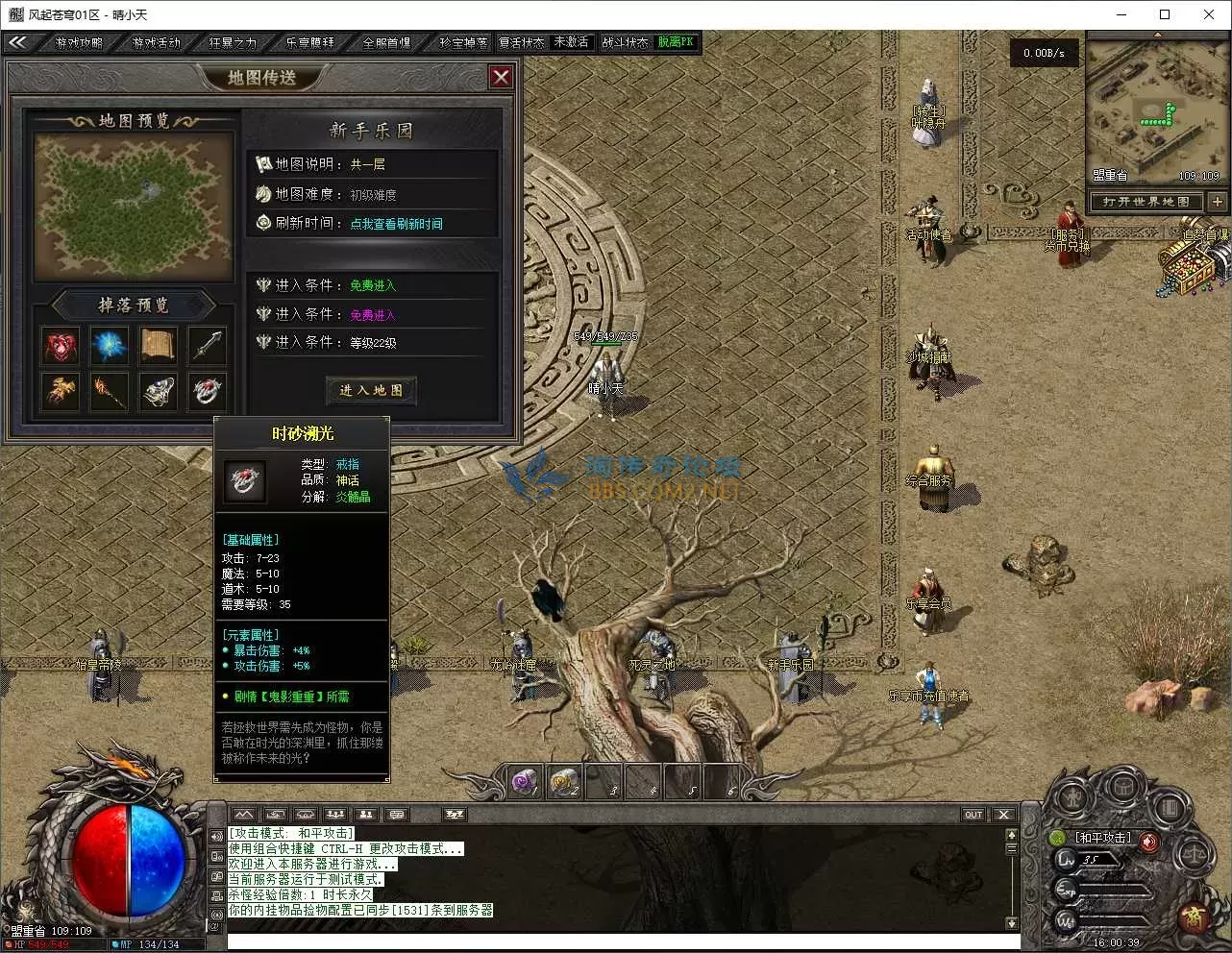
Task: Select the red crab drop preview icon
Action: 61,346
